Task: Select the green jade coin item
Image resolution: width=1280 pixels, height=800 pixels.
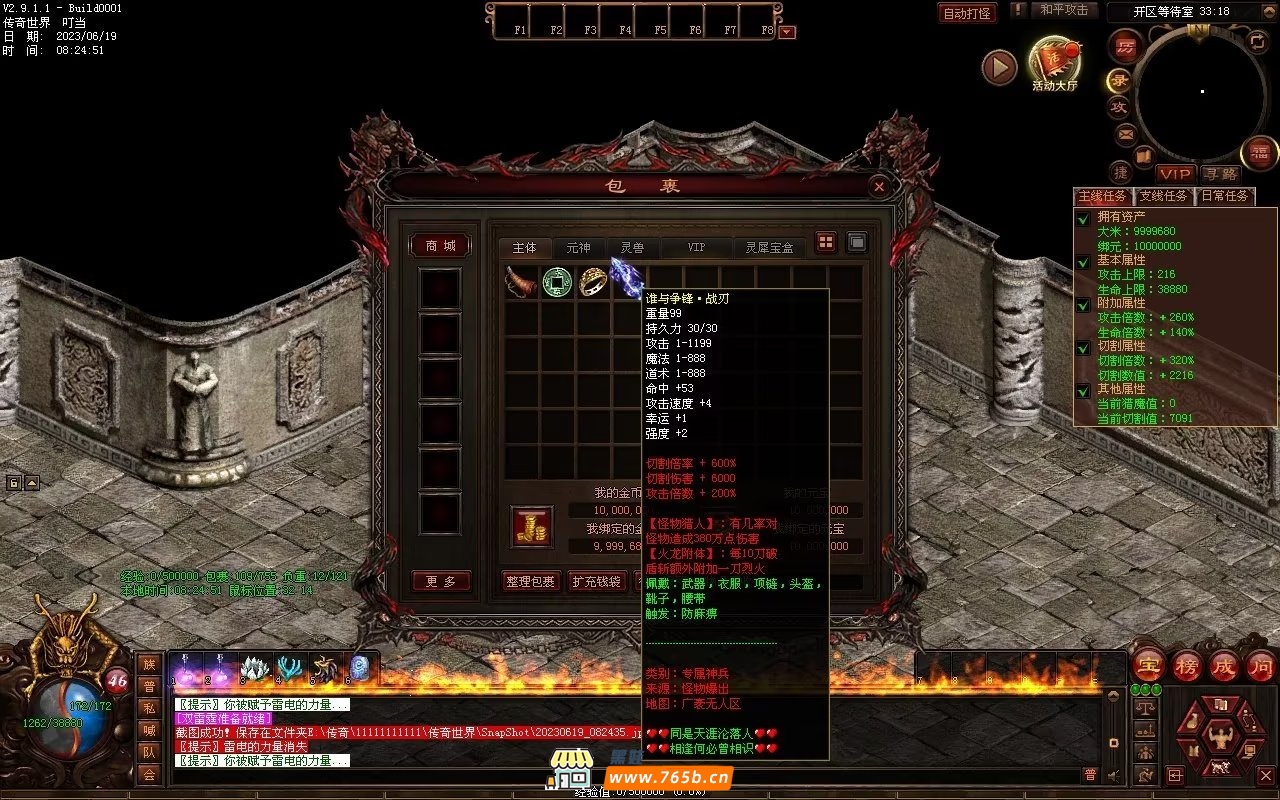Action: [557, 282]
